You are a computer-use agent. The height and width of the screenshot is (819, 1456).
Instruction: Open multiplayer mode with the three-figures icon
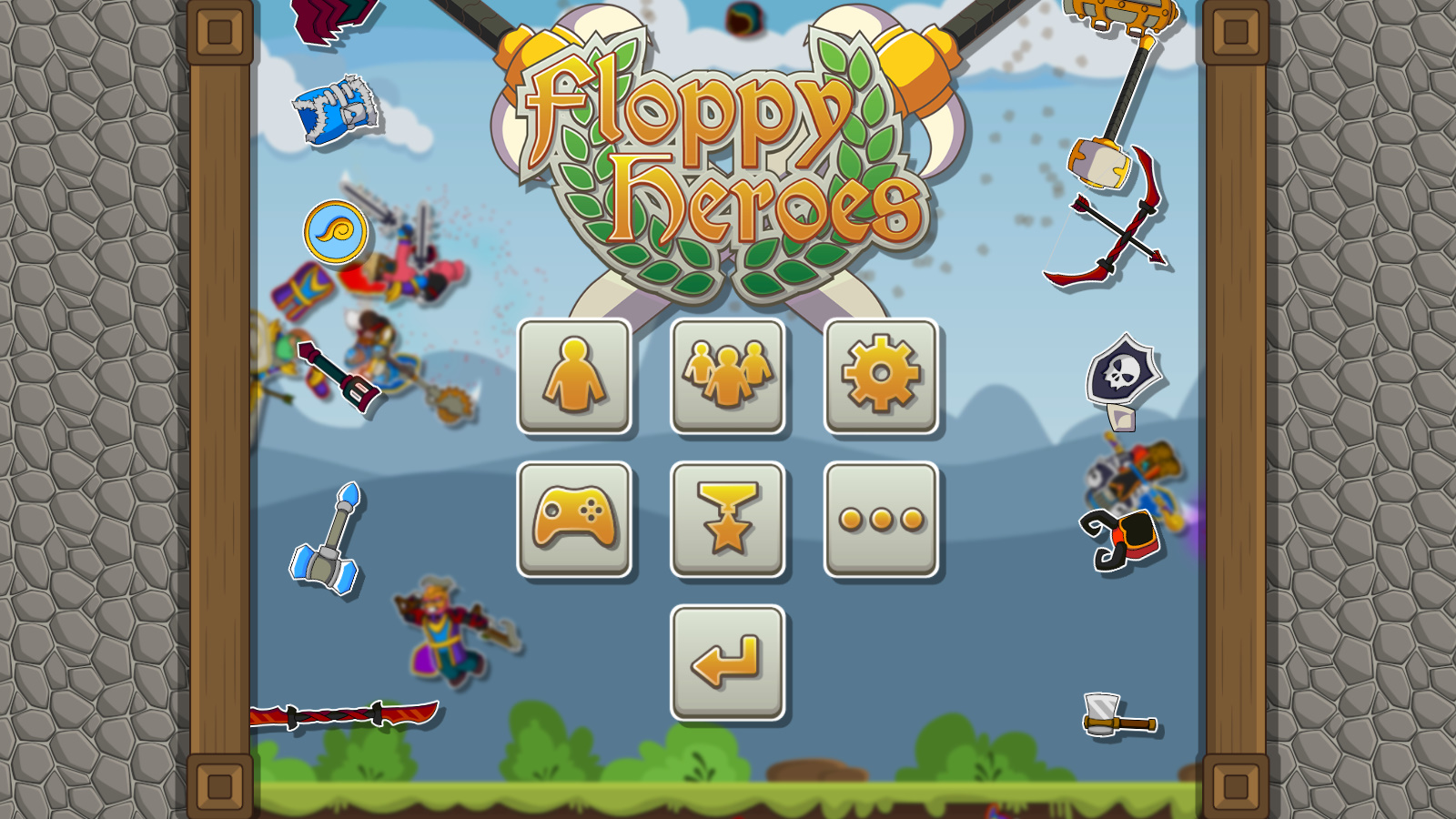[728, 377]
